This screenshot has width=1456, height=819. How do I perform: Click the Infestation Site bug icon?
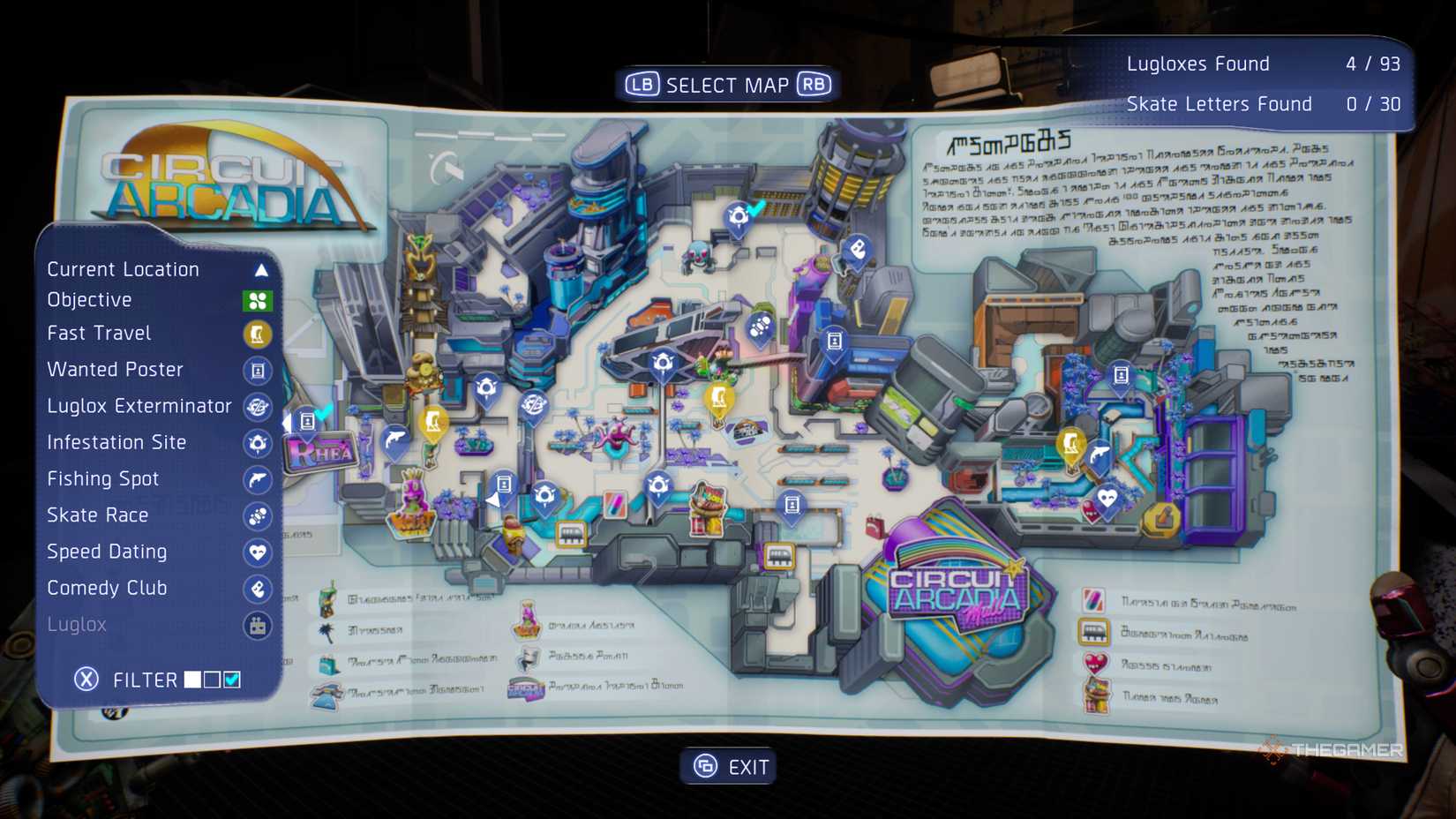click(257, 444)
